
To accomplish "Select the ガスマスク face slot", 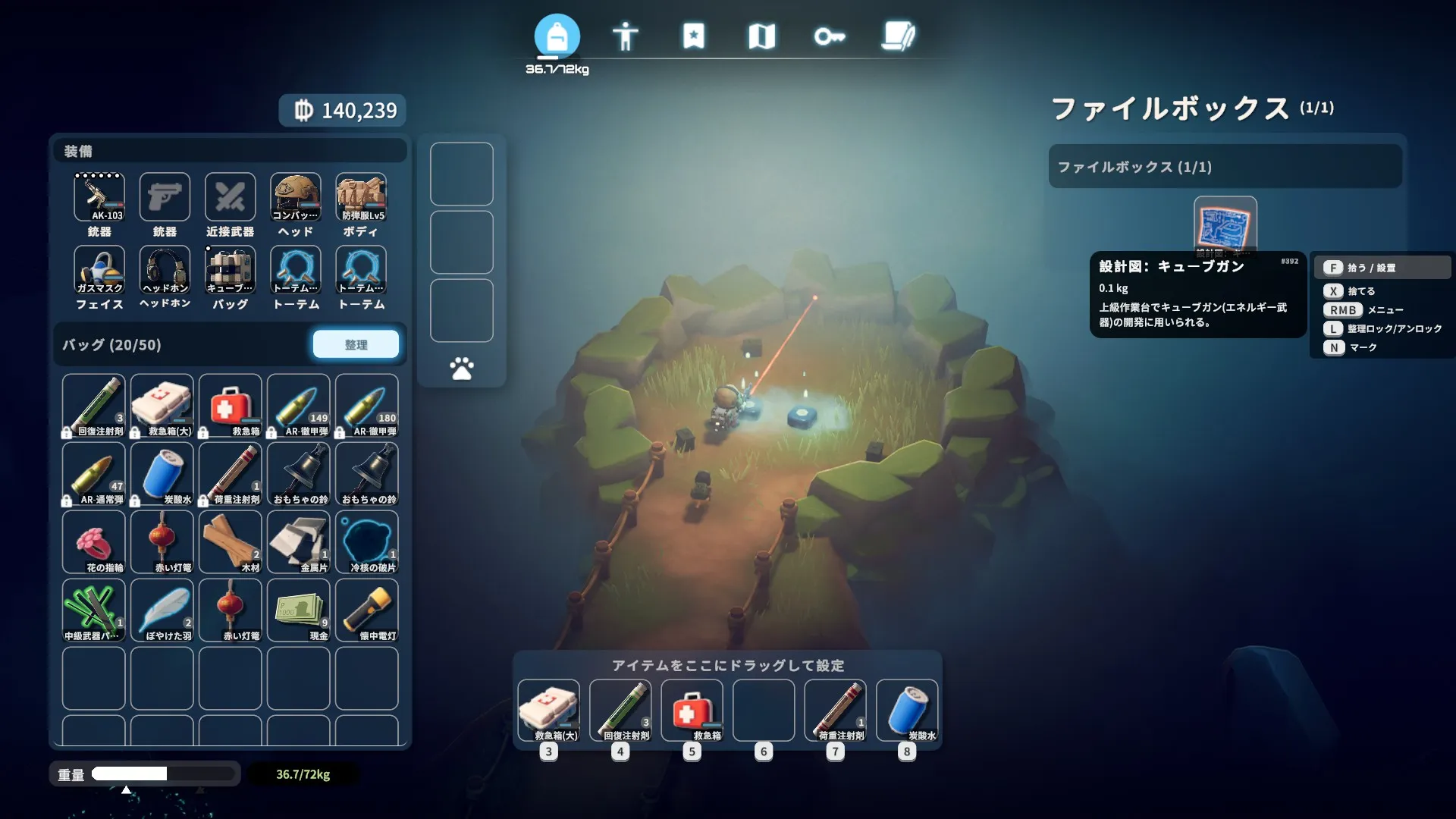I will coord(99,270).
